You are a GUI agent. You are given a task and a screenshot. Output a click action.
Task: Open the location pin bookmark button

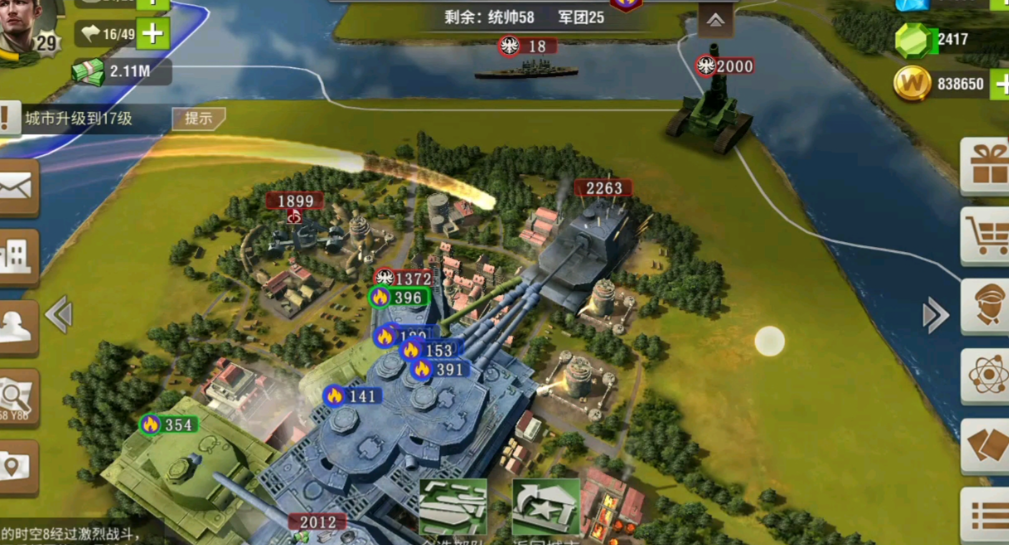point(17,466)
